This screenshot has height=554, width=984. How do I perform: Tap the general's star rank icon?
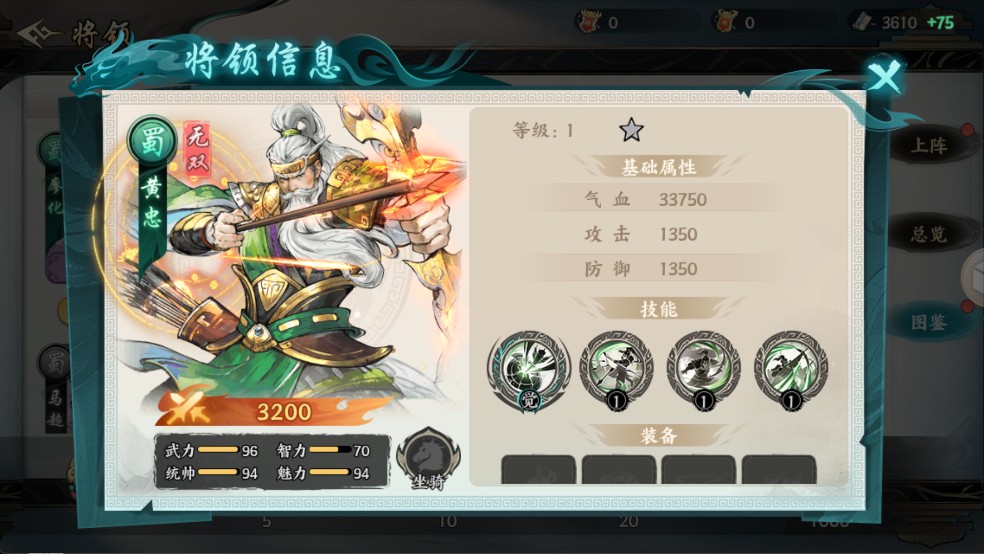[630, 130]
